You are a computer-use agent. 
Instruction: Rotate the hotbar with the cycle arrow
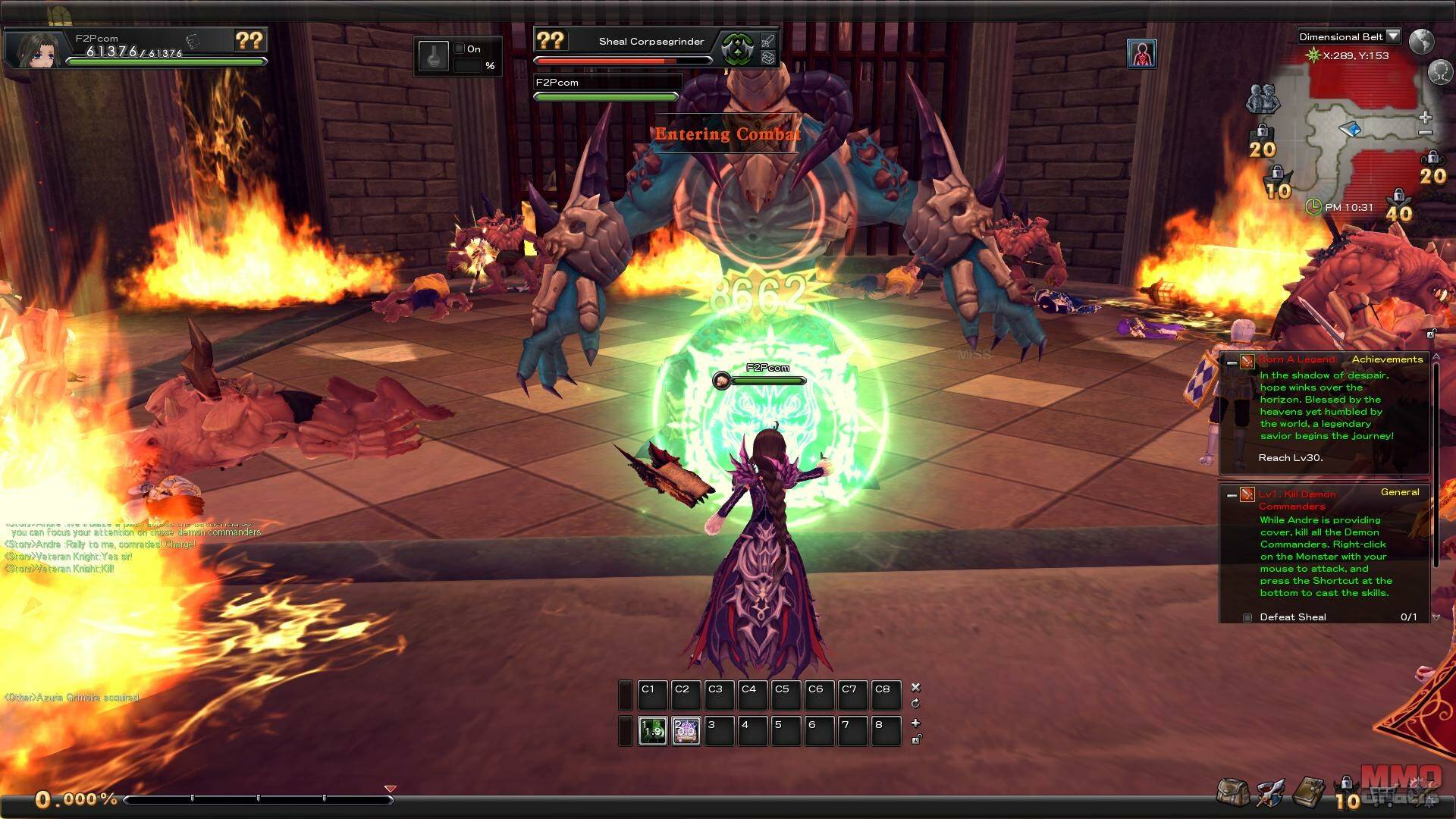click(x=915, y=703)
